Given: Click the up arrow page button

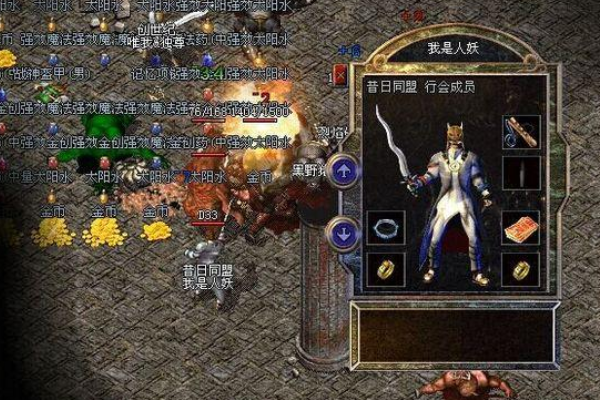Looking at the screenshot, I should tap(343, 171).
